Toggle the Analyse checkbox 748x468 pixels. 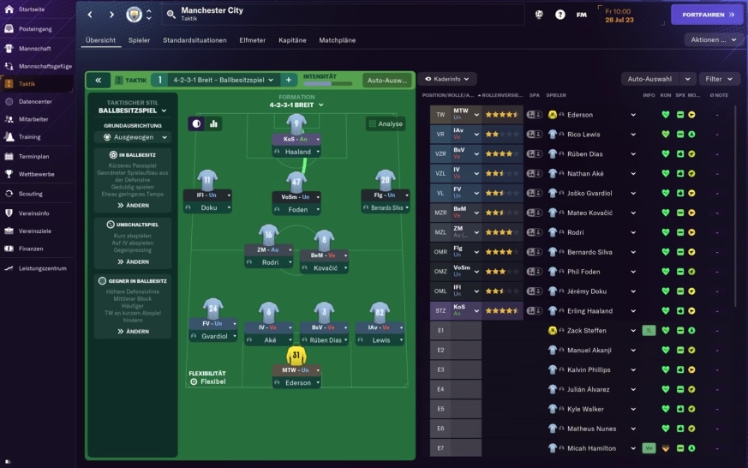tap(385, 124)
